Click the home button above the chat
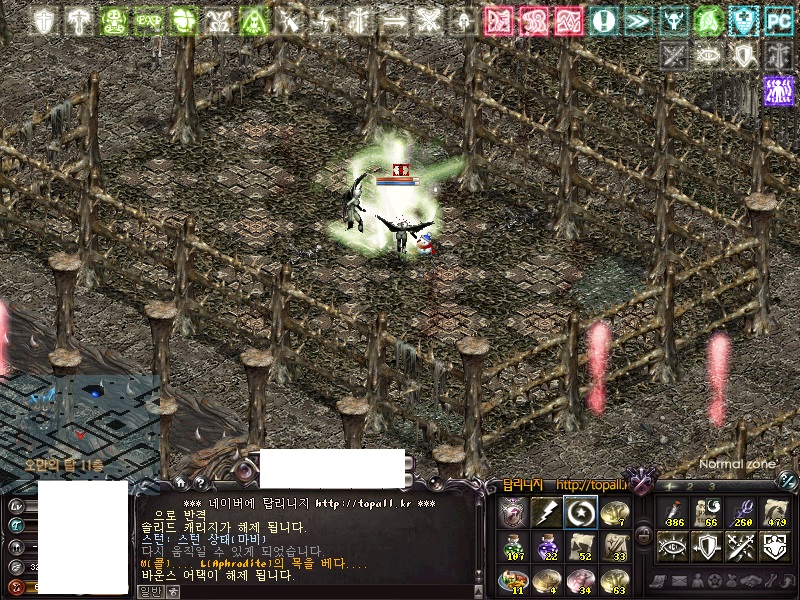Image resolution: width=800 pixels, height=600 pixels. tap(181, 483)
